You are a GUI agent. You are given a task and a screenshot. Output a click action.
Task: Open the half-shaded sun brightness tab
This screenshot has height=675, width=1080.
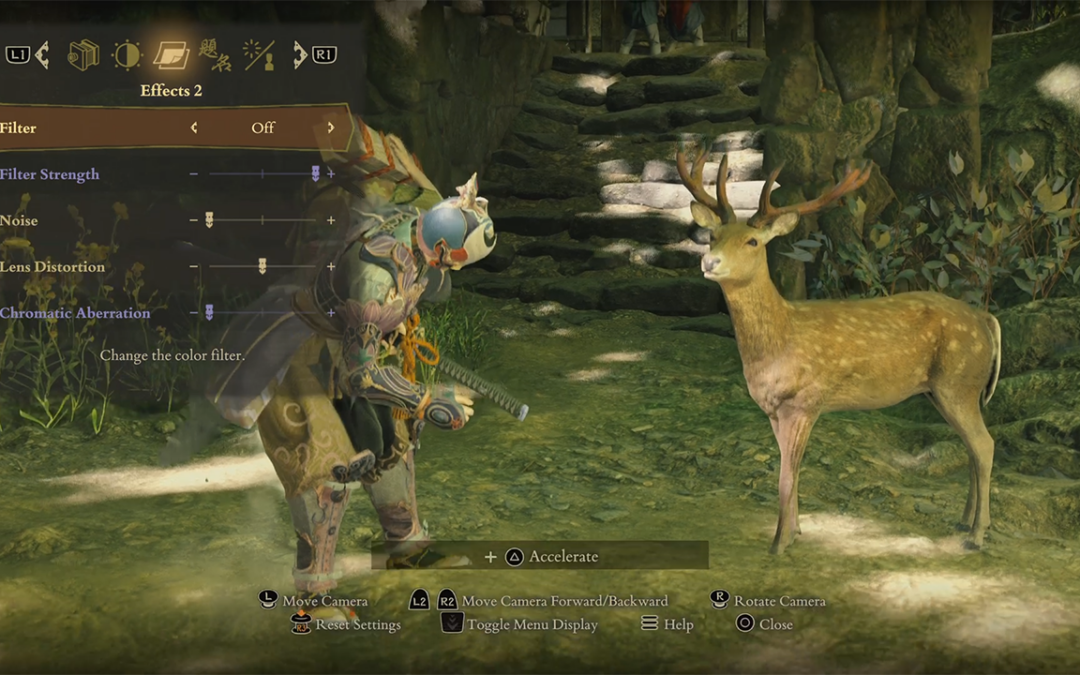(x=127, y=55)
